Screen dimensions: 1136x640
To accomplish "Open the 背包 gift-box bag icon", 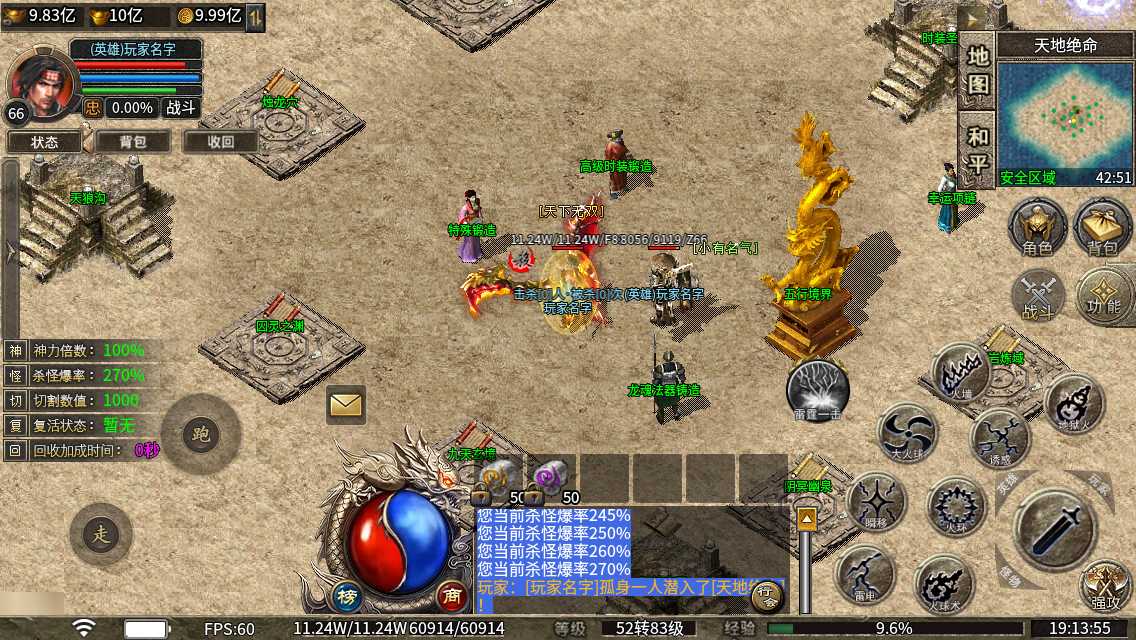I will (1102, 228).
